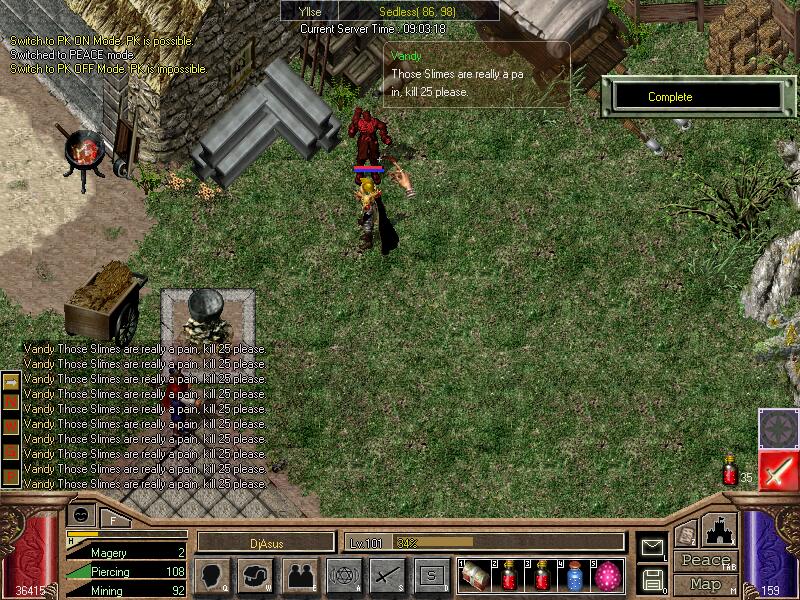Open the Map button
This screenshot has height=600, width=800.
tap(705, 584)
